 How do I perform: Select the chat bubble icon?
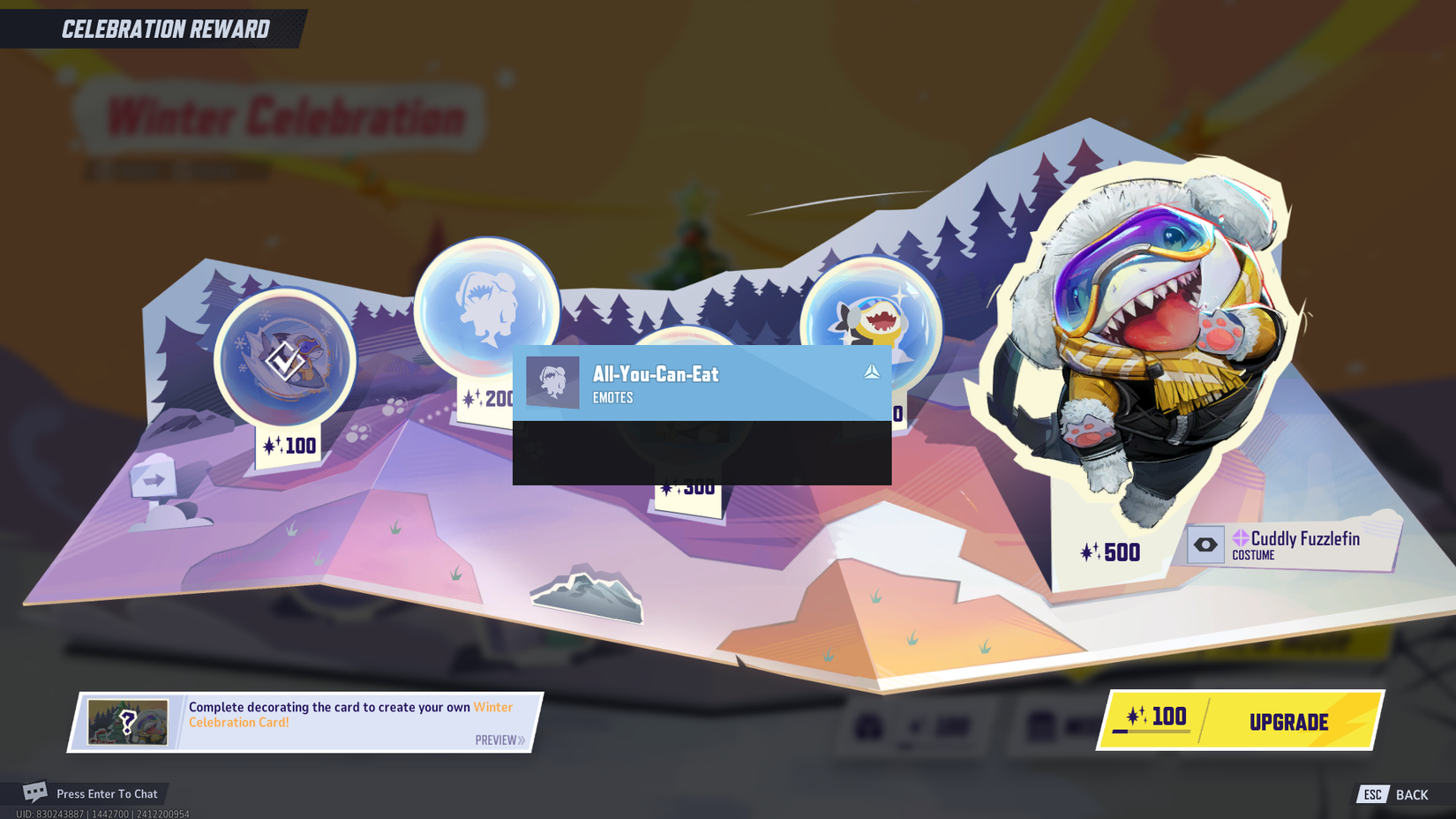pyautogui.click(x=34, y=792)
